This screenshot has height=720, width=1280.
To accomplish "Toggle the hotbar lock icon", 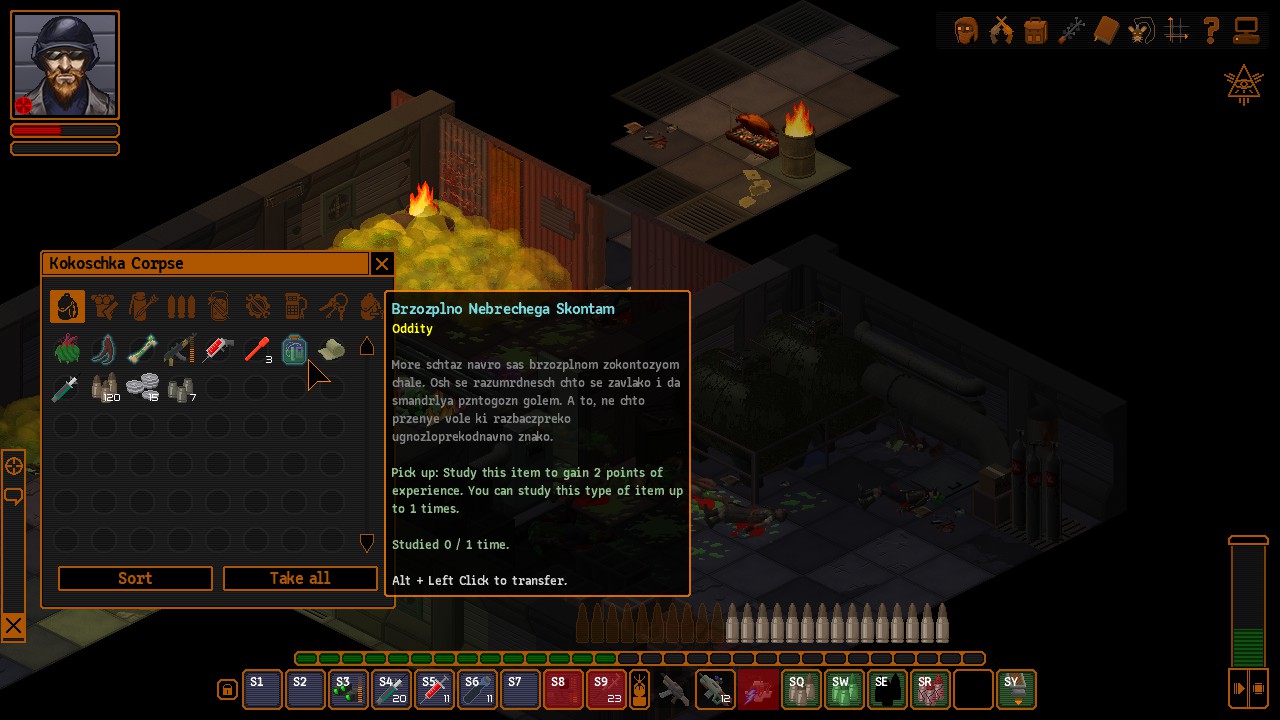I will [227, 690].
